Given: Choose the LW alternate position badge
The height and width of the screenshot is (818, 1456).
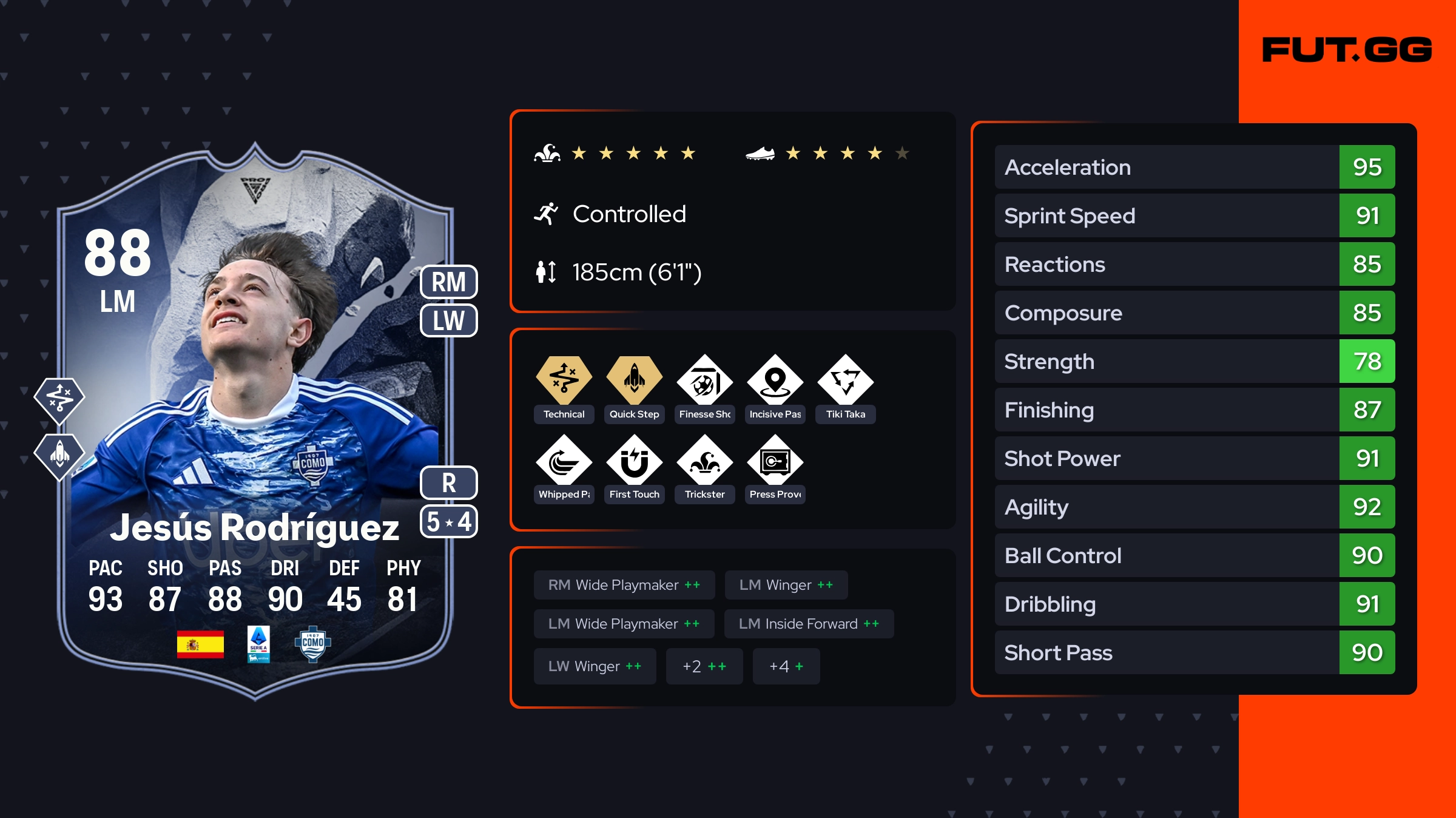Looking at the screenshot, I should (448, 320).
